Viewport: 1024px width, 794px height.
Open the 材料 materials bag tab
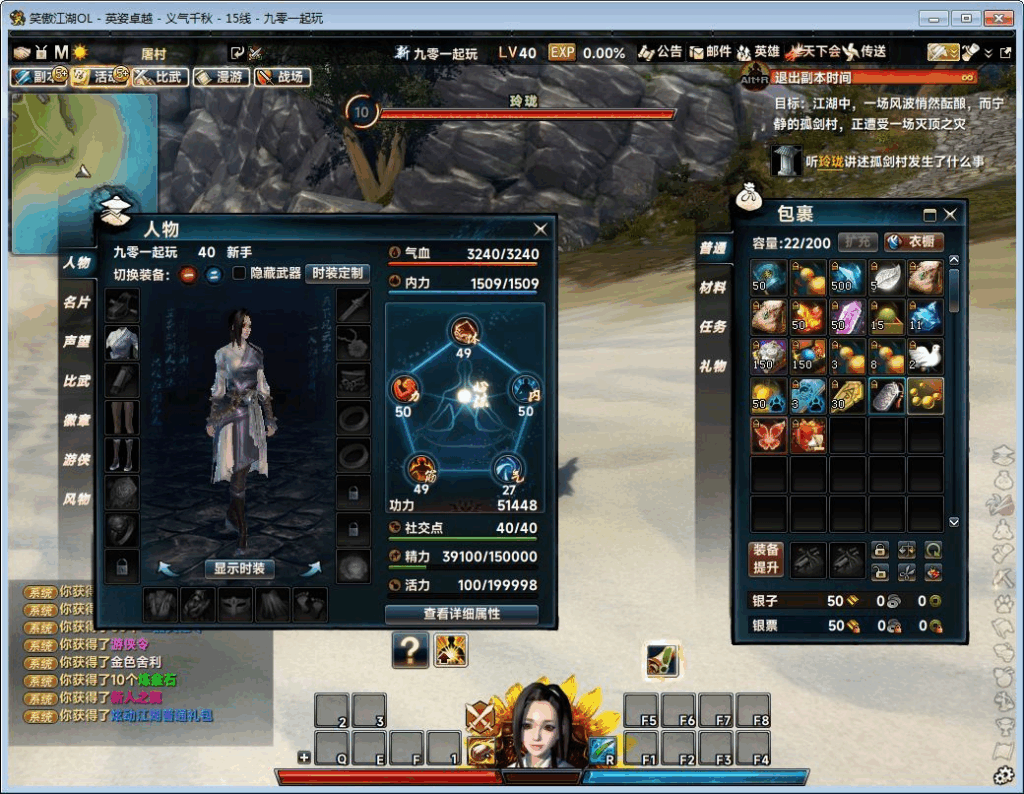point(713,287)
